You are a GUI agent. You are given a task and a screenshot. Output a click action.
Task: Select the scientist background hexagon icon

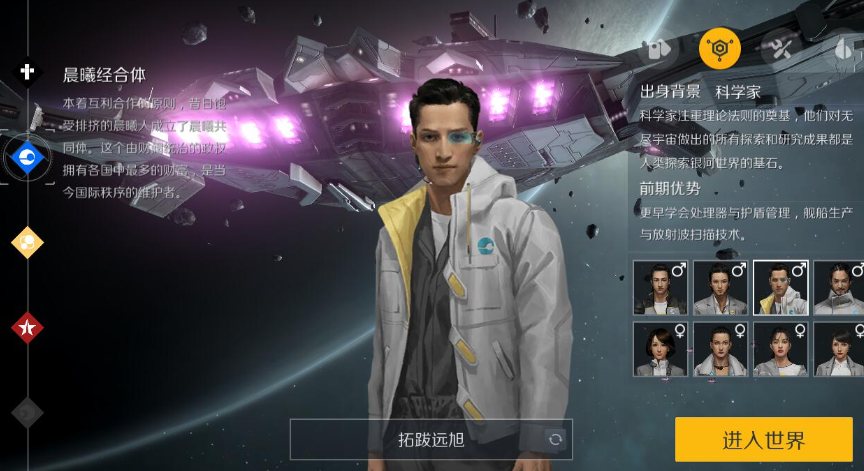(x=720, y=47)
